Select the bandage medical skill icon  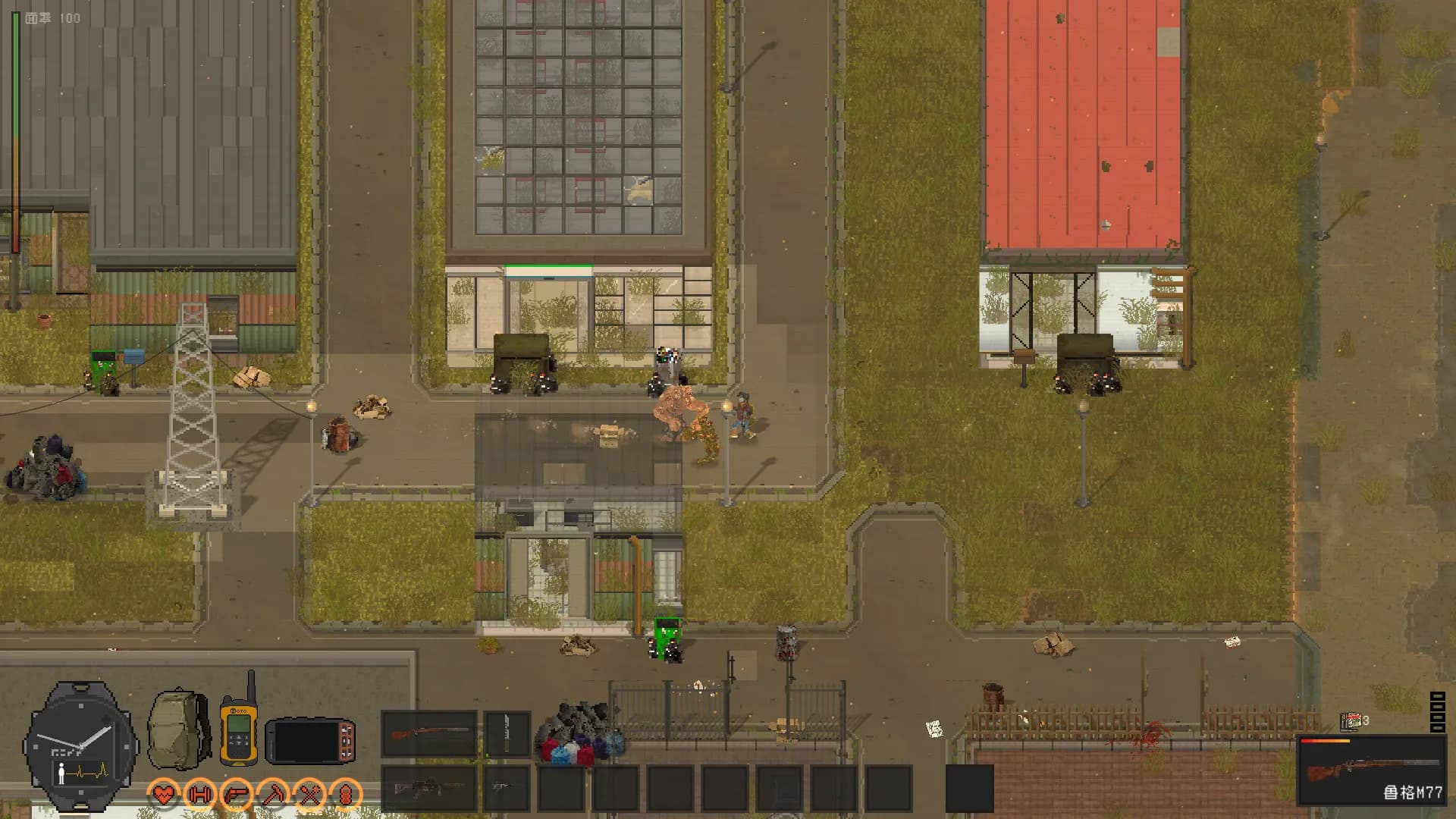pos(348,795)
